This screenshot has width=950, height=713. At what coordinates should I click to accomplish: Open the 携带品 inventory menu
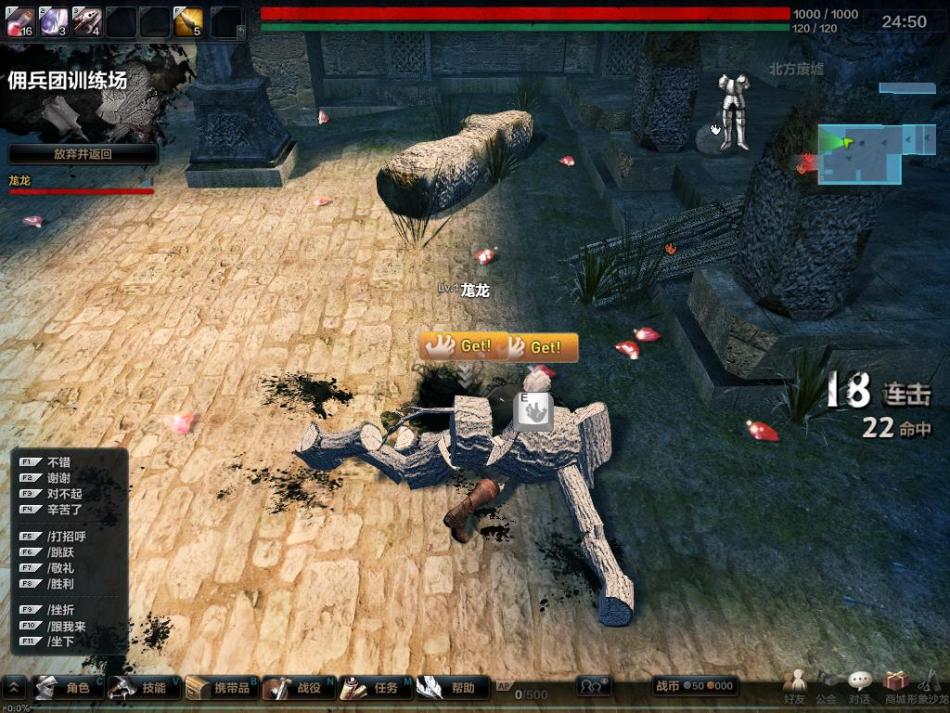point(223,688)
